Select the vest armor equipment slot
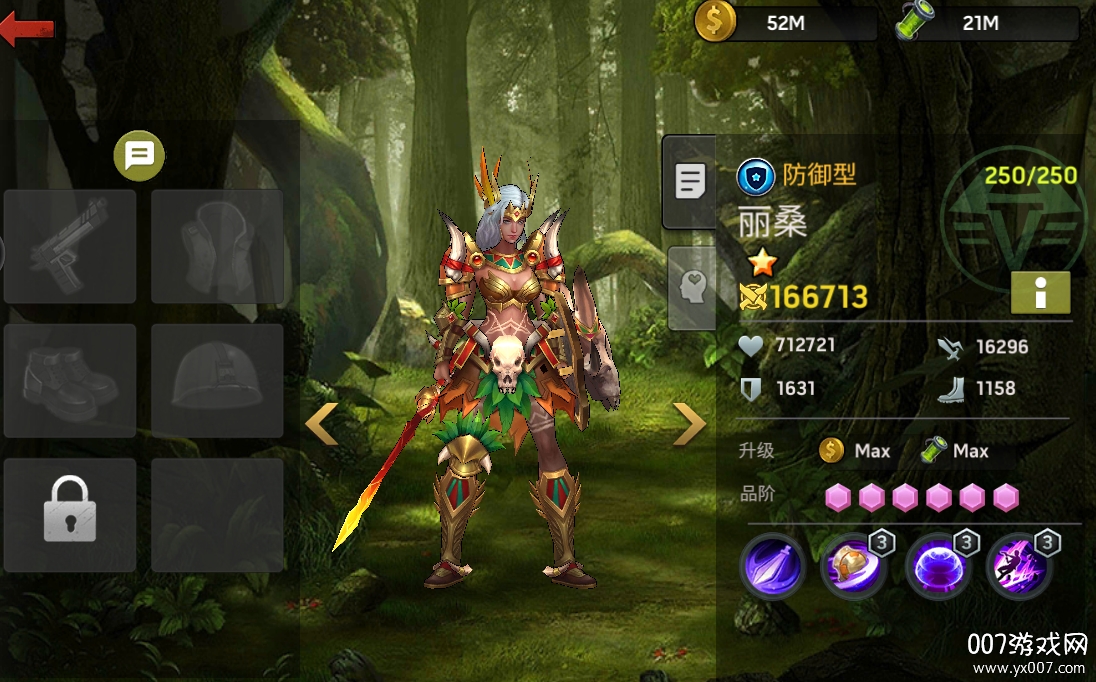This screenshot has height=682, width=1096. [x=217, y=246]
